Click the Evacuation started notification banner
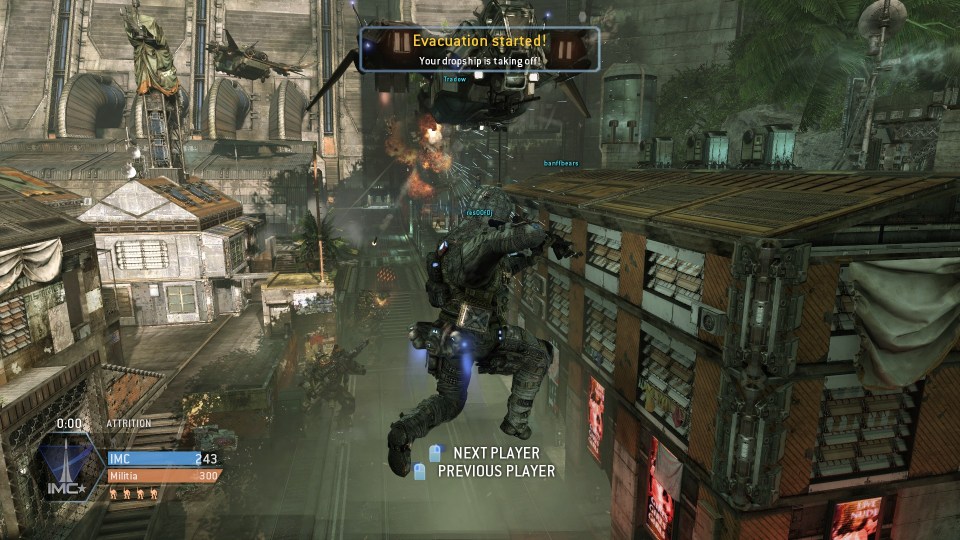This screenshot has width=960, height=540. click(x=479, y=49)
